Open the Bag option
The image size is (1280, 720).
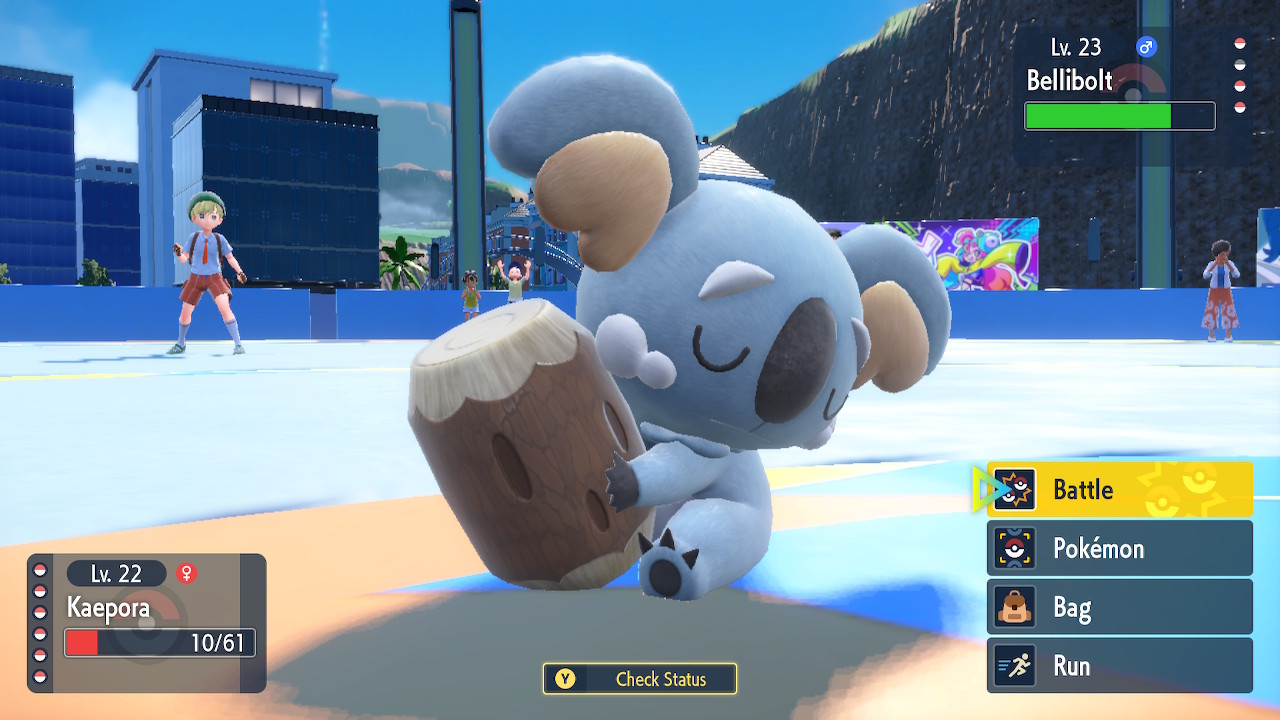click(x=1119, y=607)
